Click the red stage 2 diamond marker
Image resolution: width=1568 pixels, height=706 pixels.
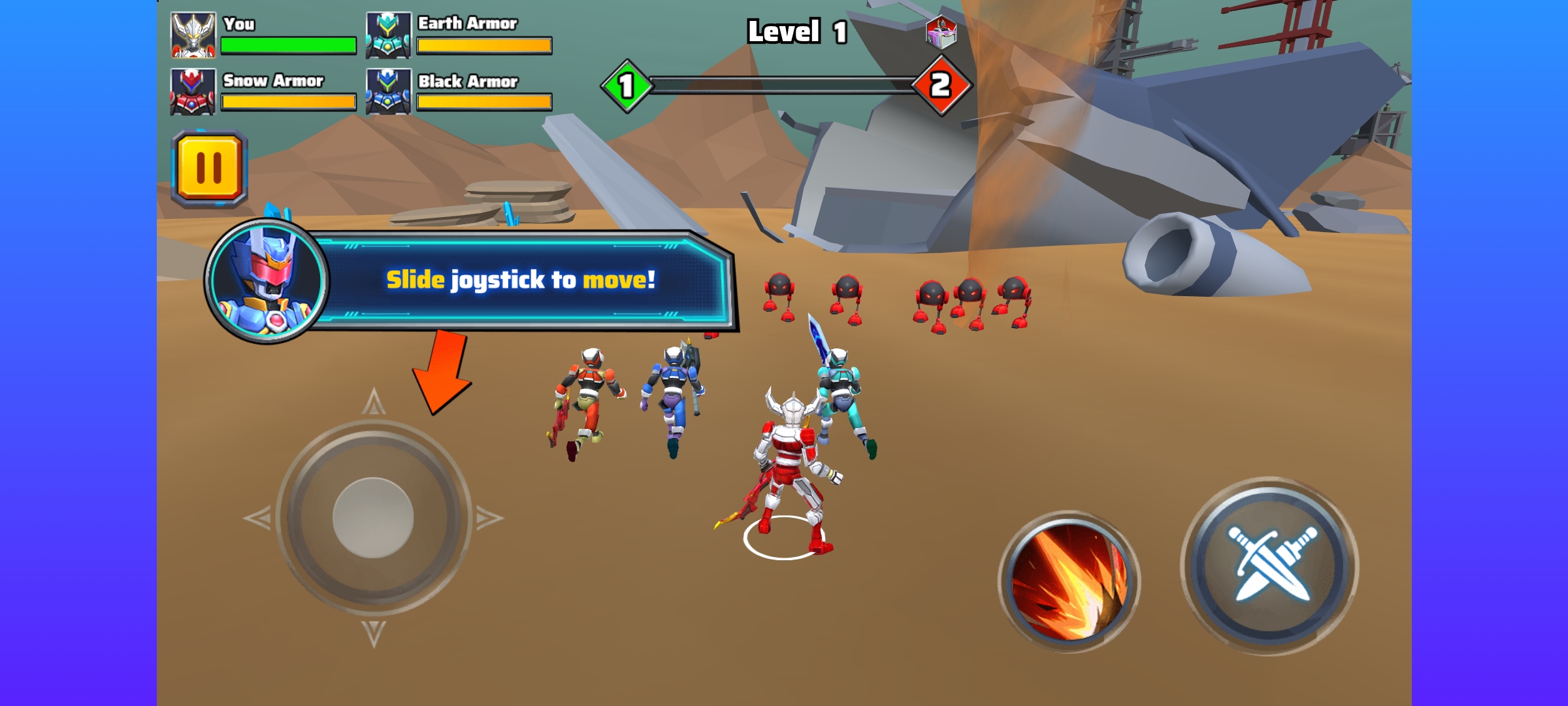pyautogui.click(x=941, y=86)
